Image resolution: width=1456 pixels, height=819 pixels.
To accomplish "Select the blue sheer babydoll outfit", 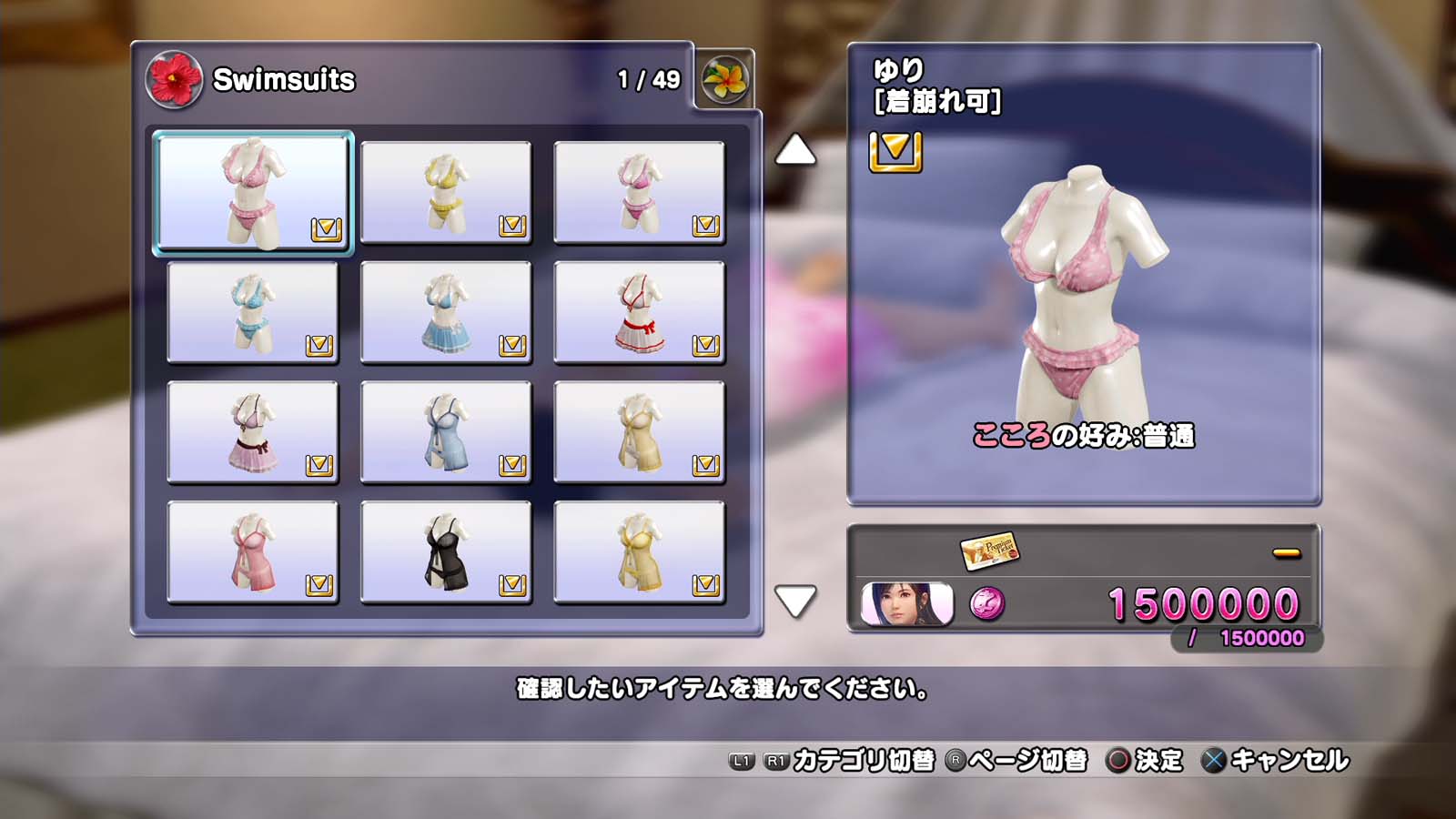I will coord(446,432).
